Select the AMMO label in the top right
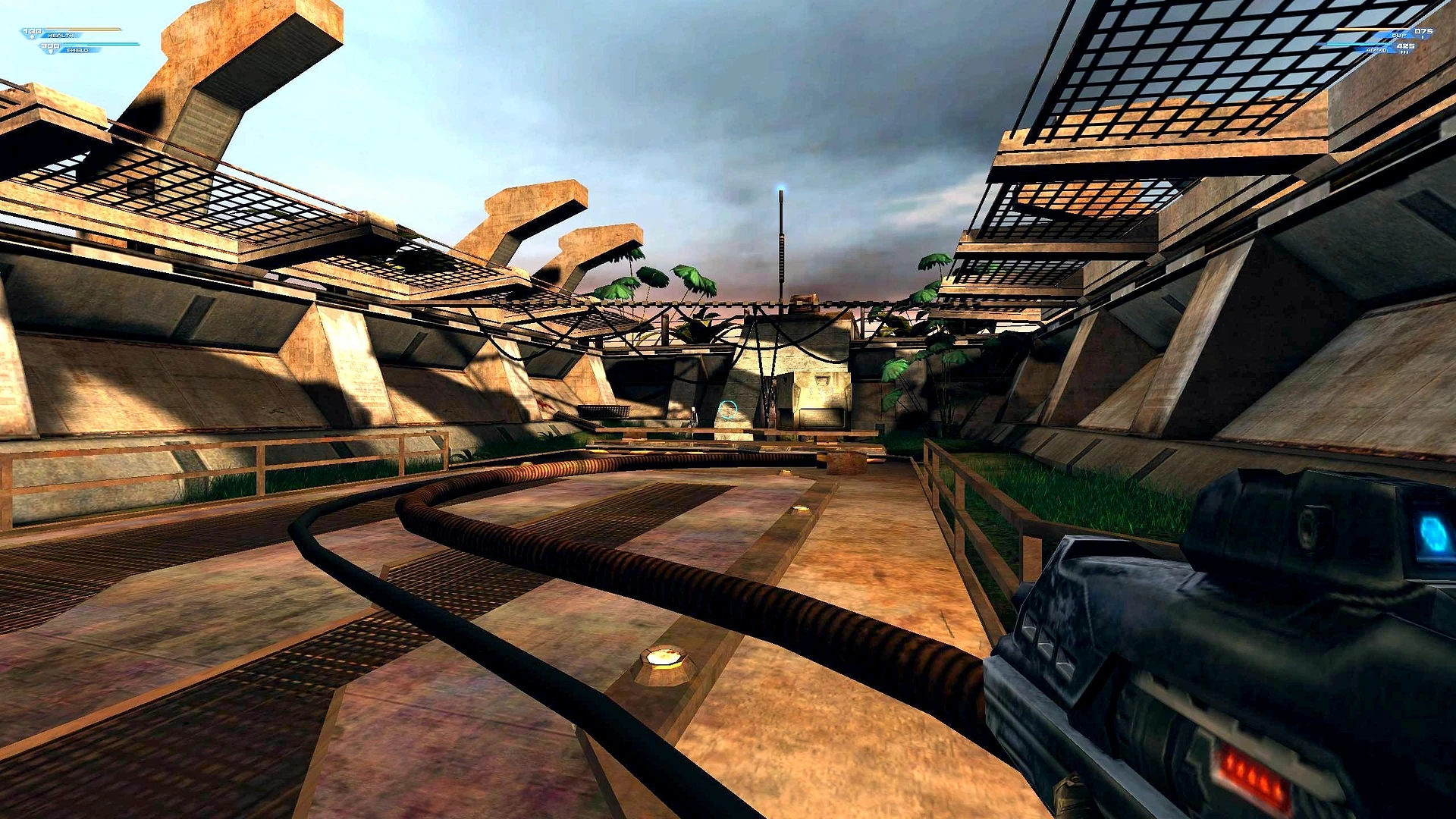The height and width of the screenshot is (819, 1456). click(x=1377, y=50)
